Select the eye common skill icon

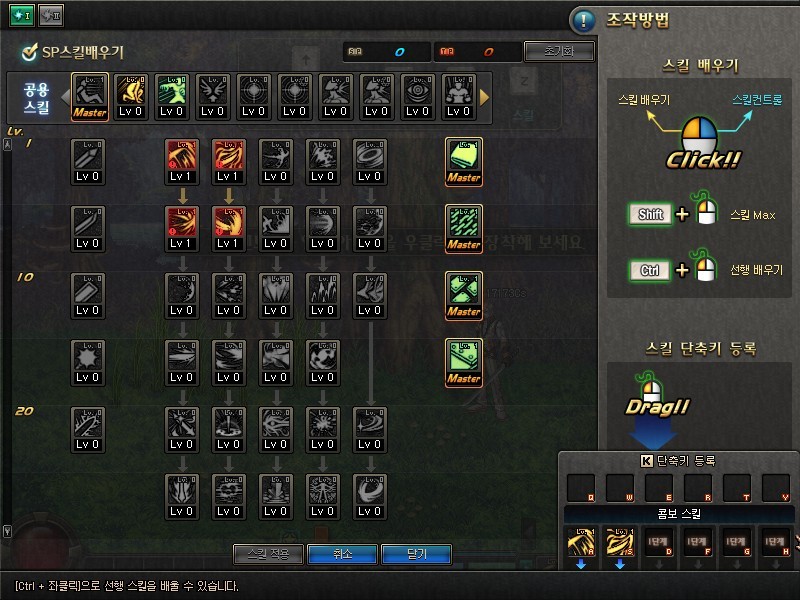click(417, 97)
